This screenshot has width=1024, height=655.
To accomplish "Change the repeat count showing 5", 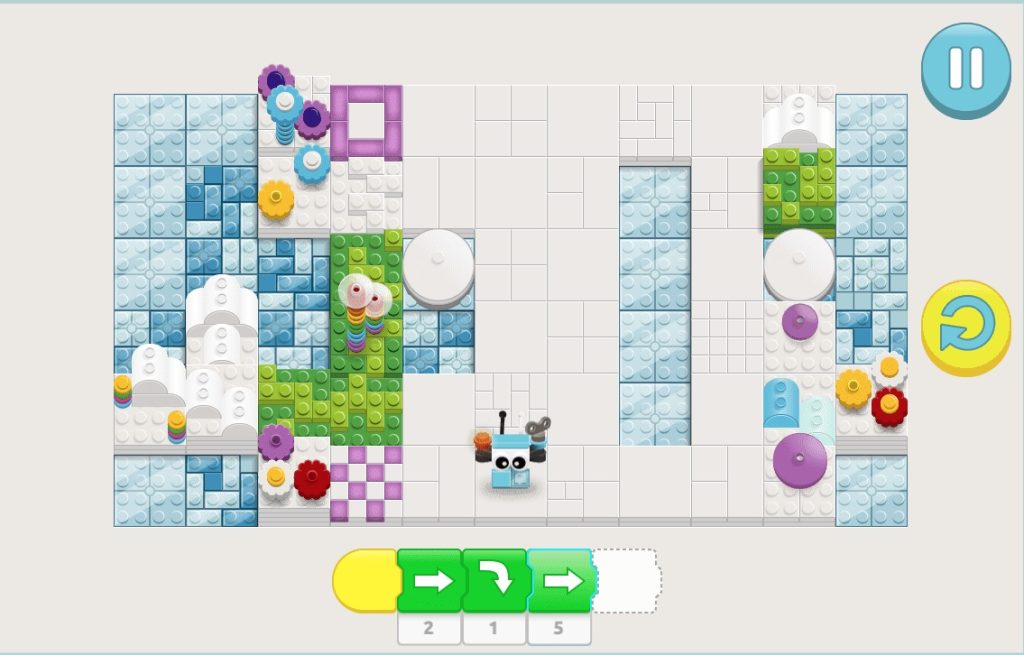I will 559,629.
